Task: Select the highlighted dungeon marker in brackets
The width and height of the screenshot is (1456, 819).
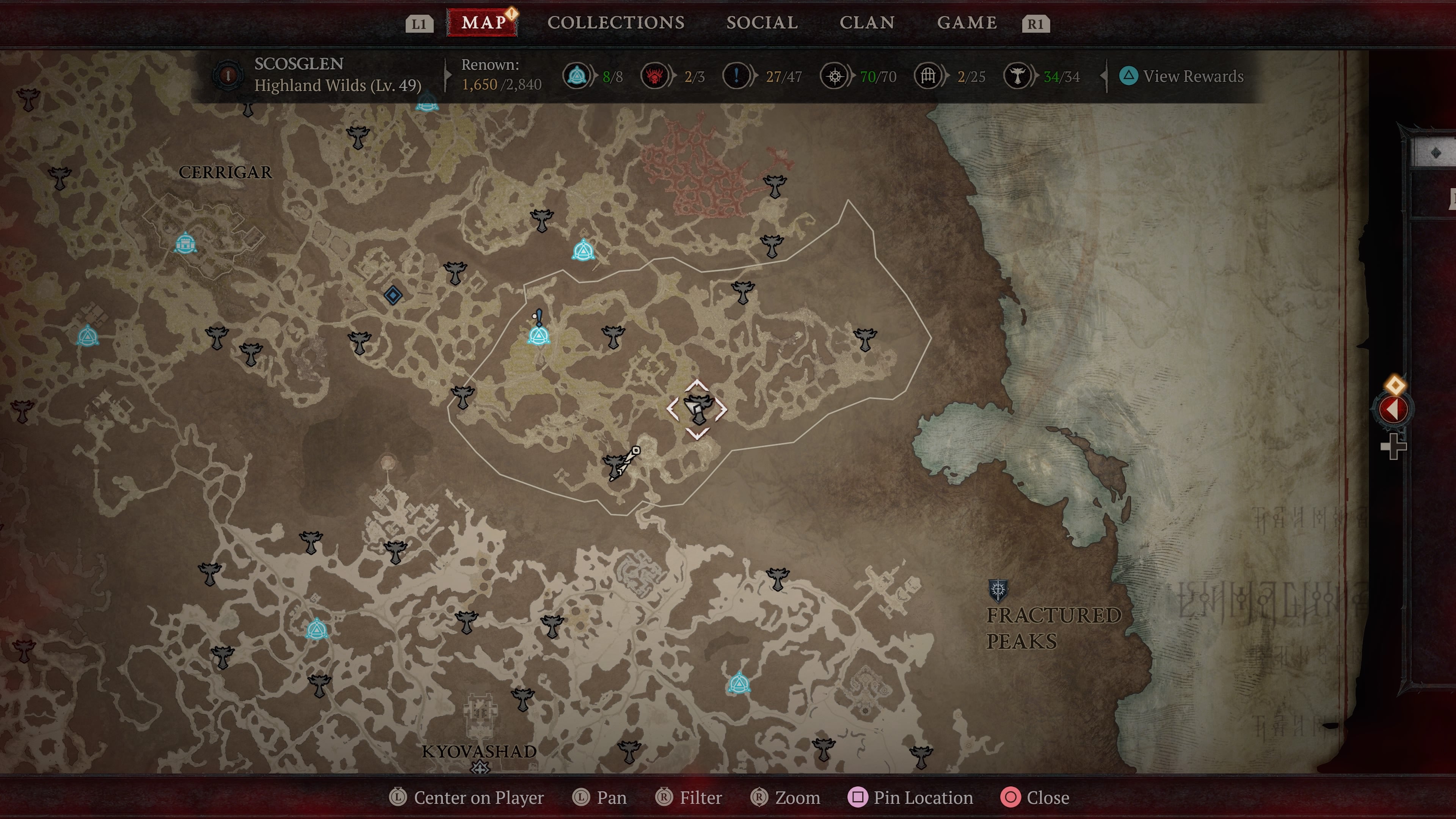Action: point(698,408)
